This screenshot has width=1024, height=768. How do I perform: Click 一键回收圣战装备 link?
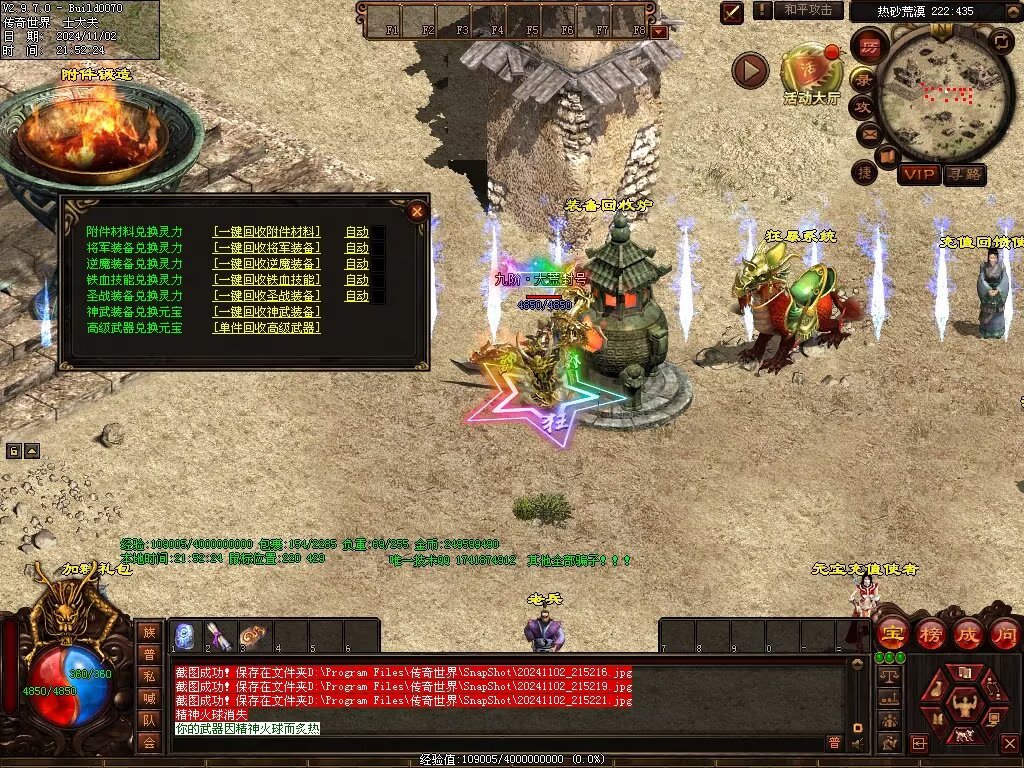click(267, 296)
